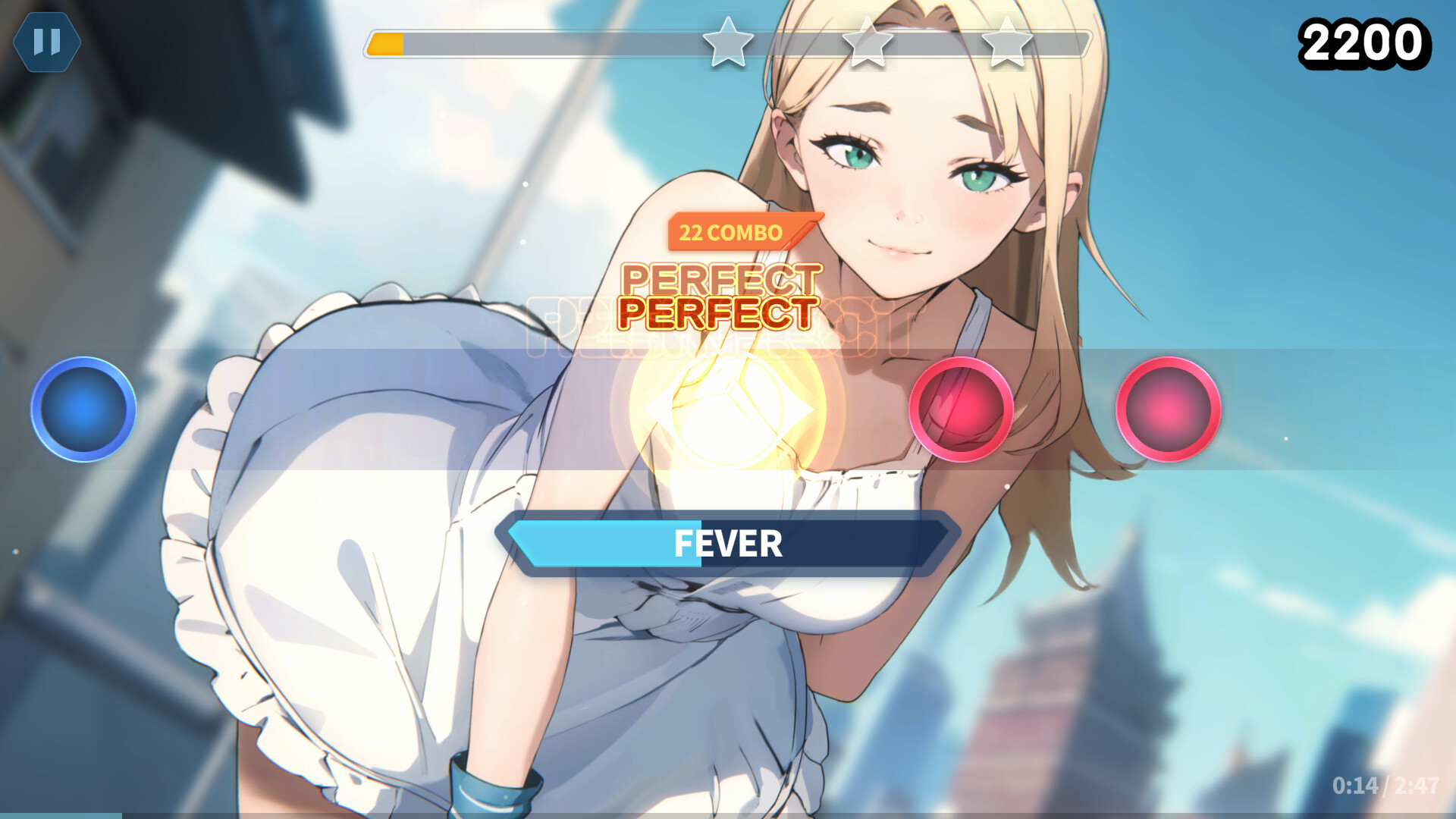The image size is (1456, 819).
Task: Tap the PERFECT judgment text
Action: [719, 309]
